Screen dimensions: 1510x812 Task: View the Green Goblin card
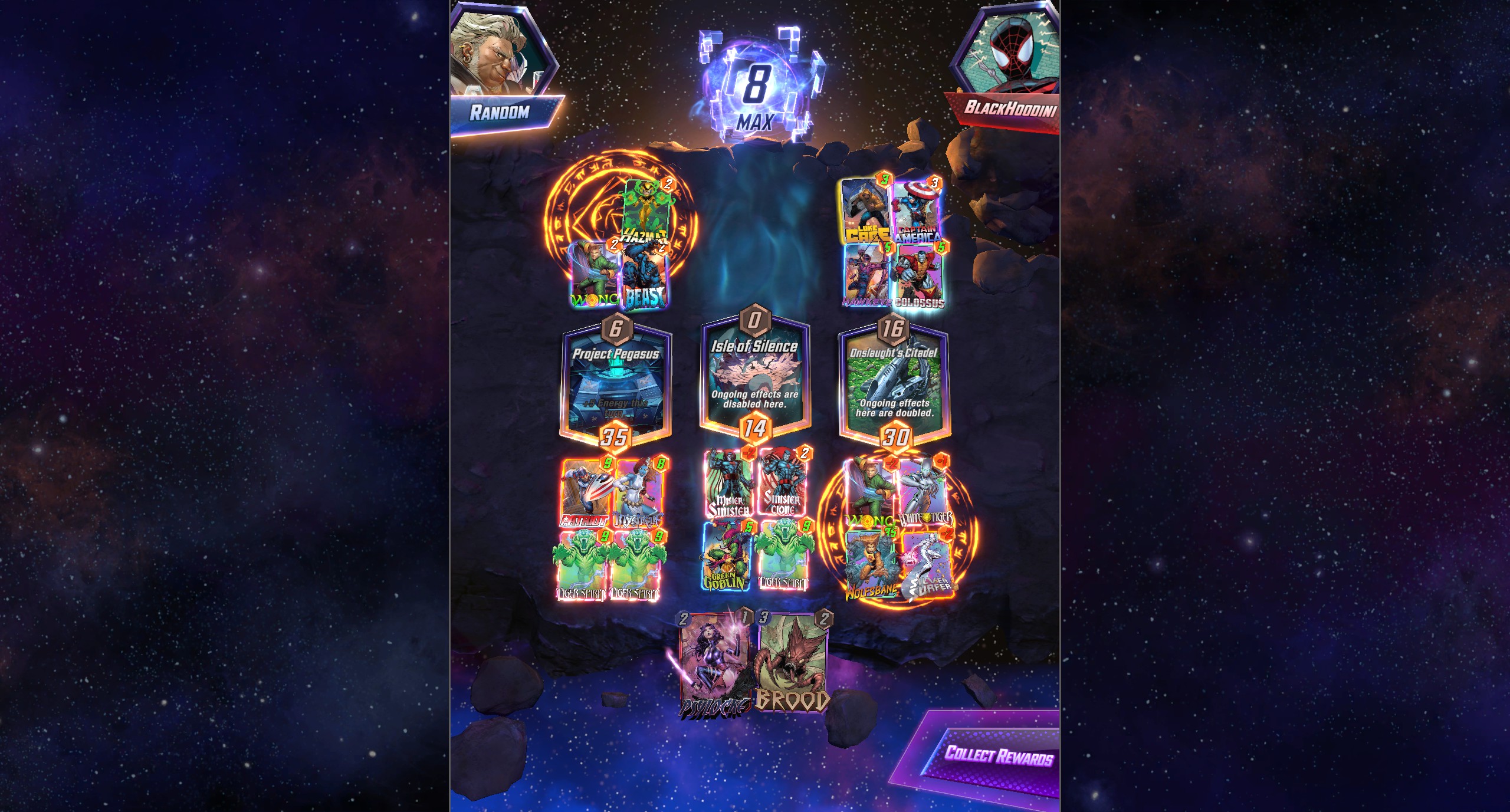(727, 554)
